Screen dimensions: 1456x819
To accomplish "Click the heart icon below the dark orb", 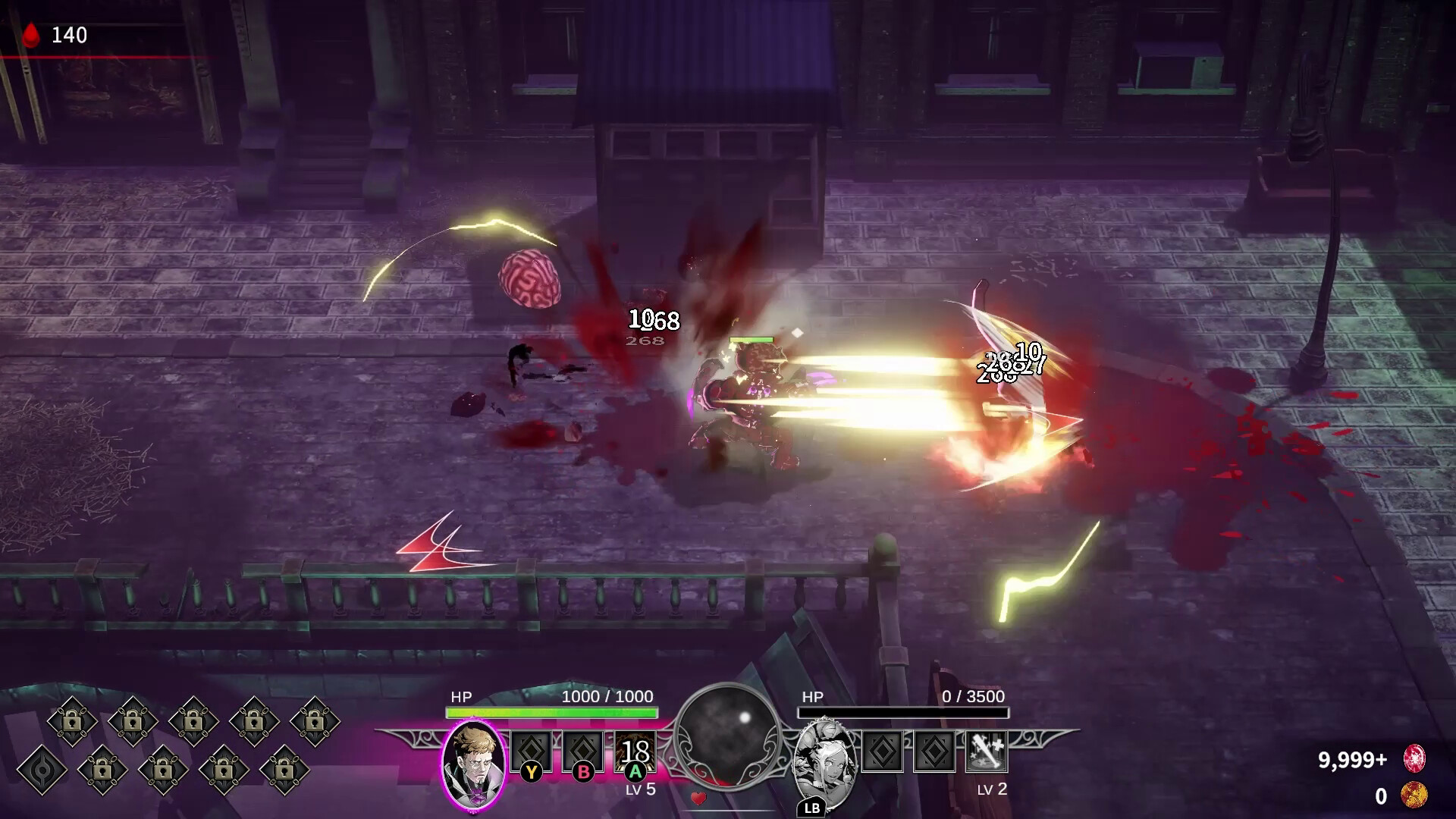I will pos(698,798).
